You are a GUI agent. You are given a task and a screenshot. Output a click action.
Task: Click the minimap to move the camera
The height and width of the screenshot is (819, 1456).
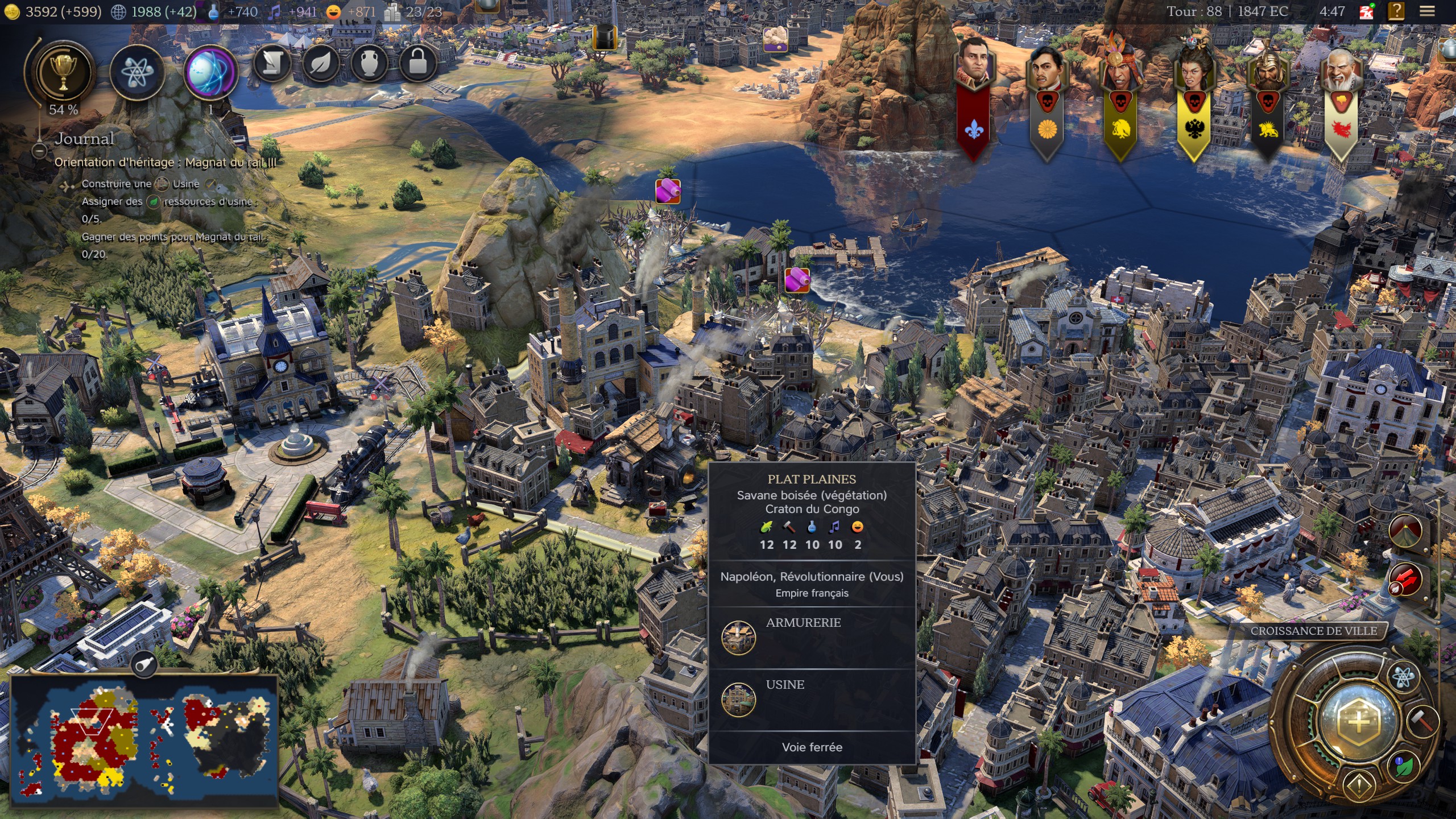(x=144, y=739)
